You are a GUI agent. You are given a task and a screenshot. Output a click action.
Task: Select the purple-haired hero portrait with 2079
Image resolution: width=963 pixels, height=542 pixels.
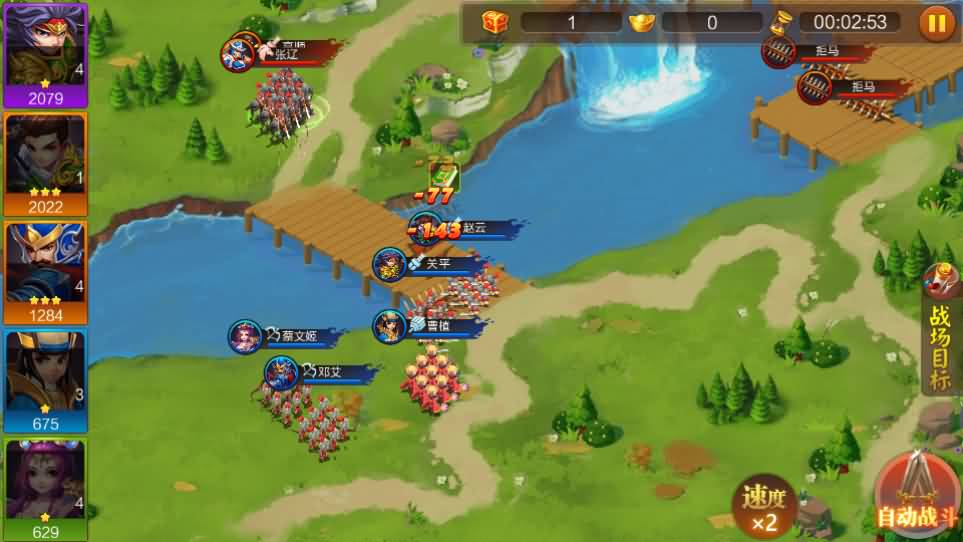(x=45, y=54)
